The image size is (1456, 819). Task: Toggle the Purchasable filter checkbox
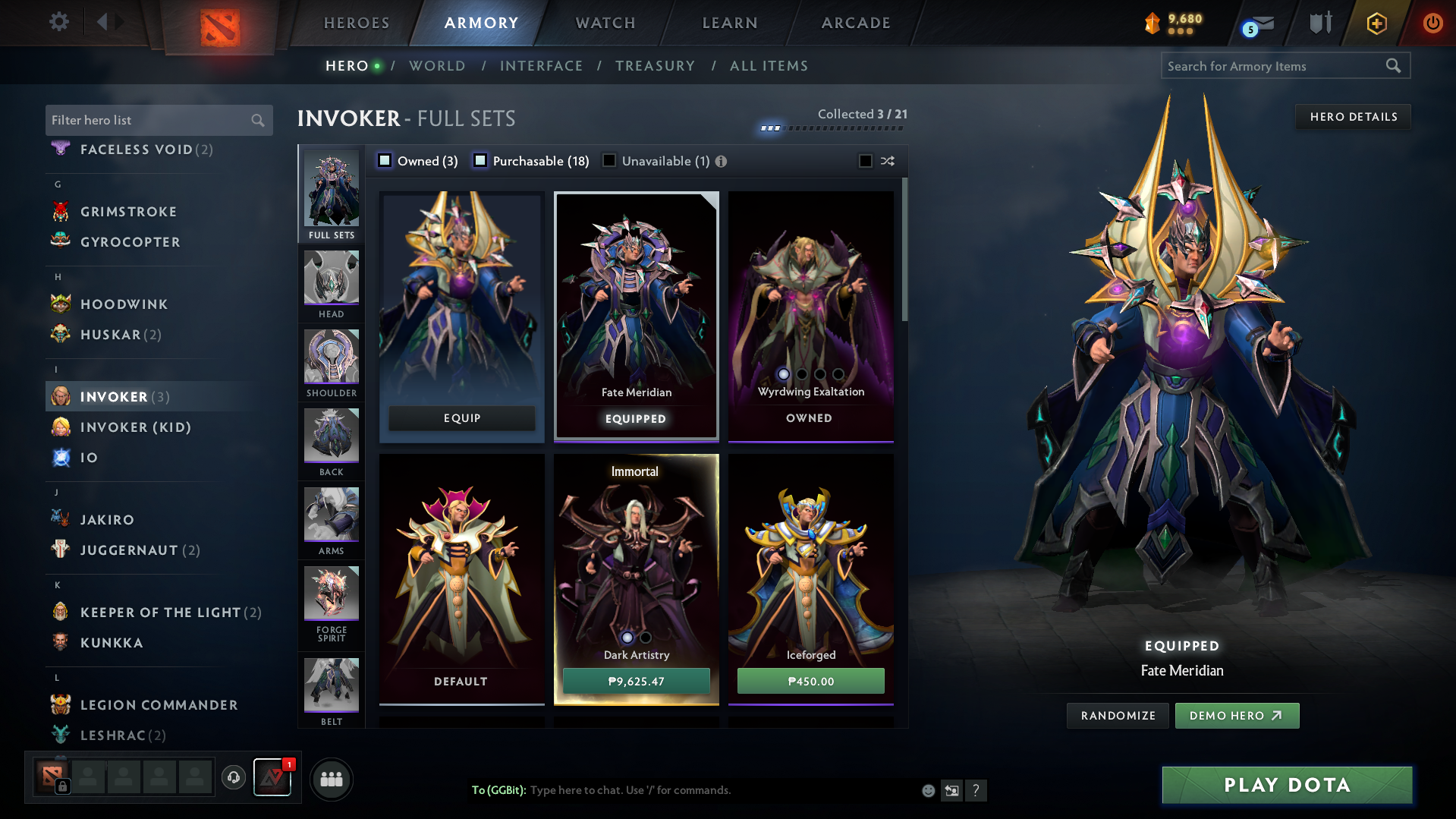[x=480, y=161]
